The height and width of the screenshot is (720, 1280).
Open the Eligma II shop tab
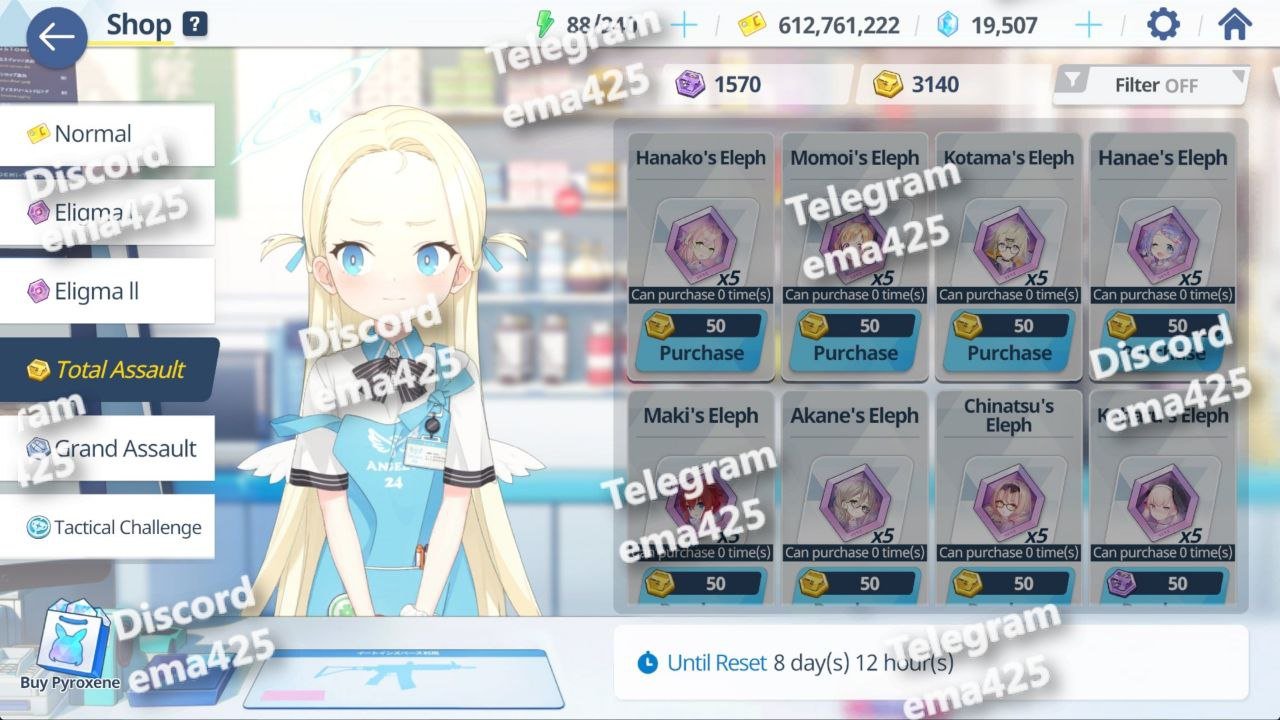pos(105,292)
